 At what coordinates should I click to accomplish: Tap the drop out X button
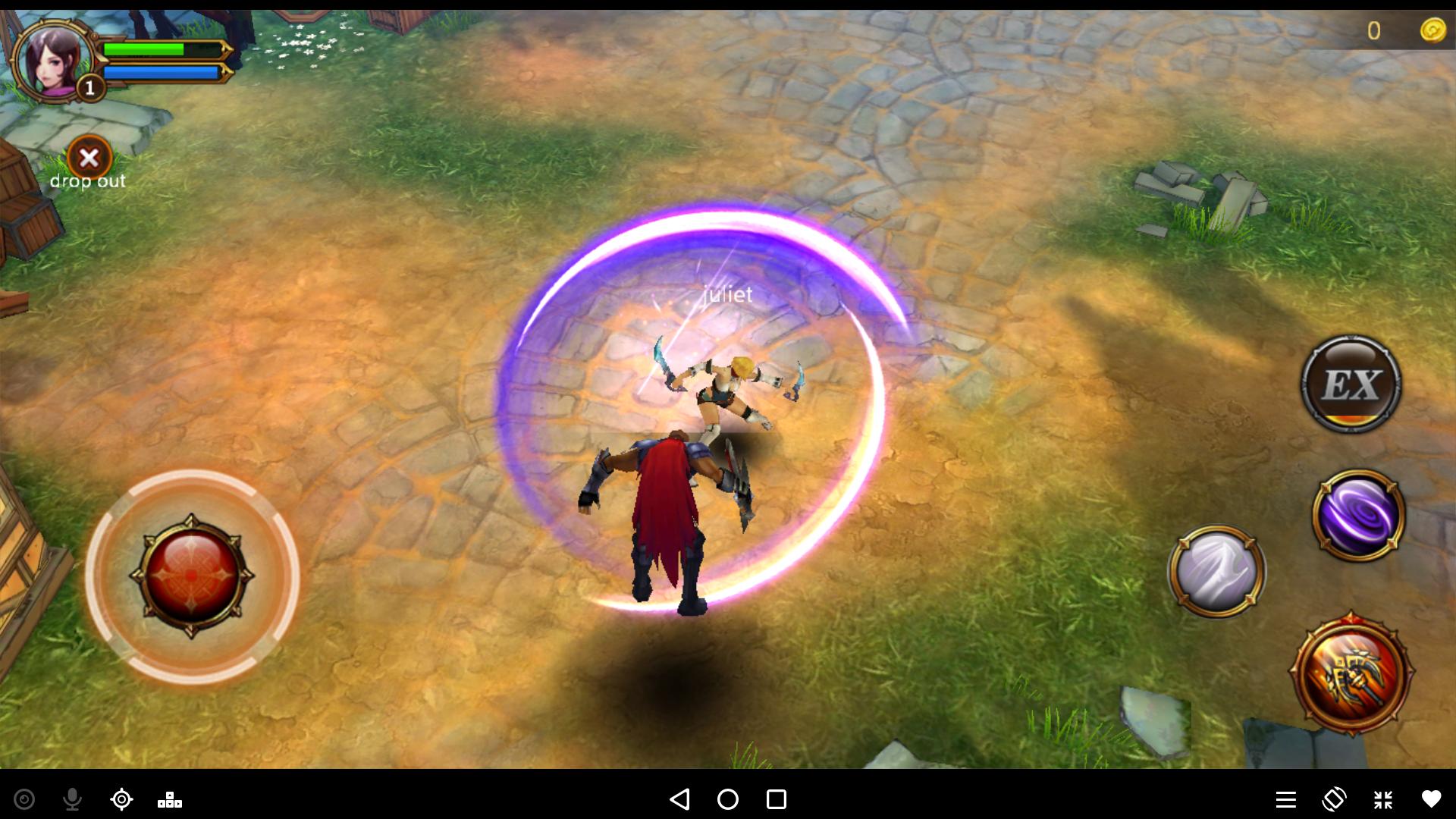[x=89, y=158]
